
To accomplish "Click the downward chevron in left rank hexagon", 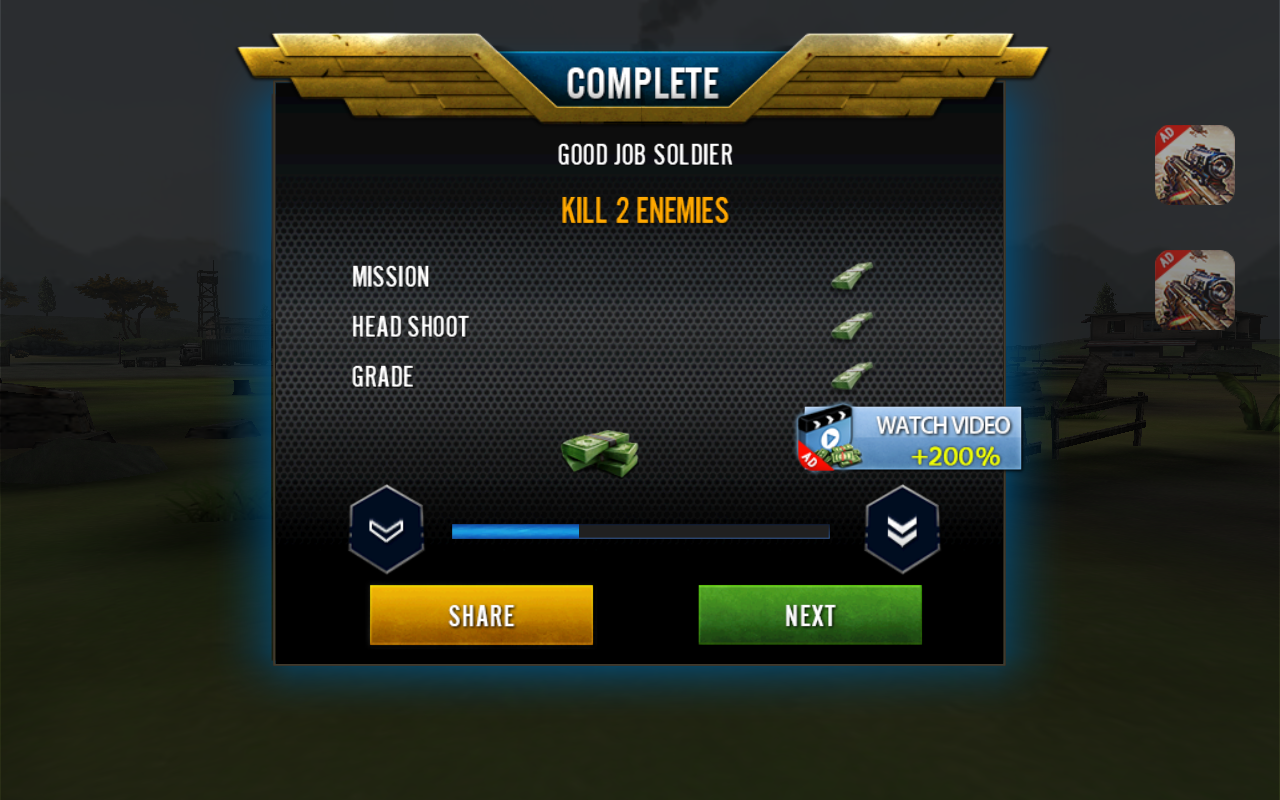I will click(x=387, y=530).
